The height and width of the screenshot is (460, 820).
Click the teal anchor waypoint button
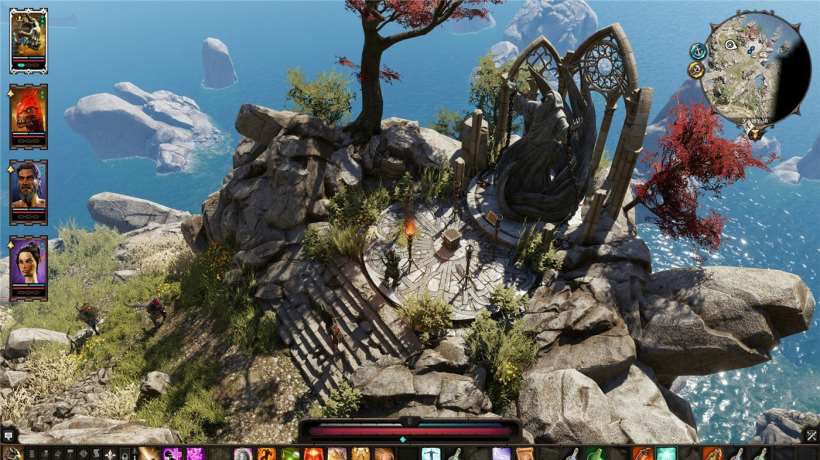pyautogui.click(x=698, y=50)
